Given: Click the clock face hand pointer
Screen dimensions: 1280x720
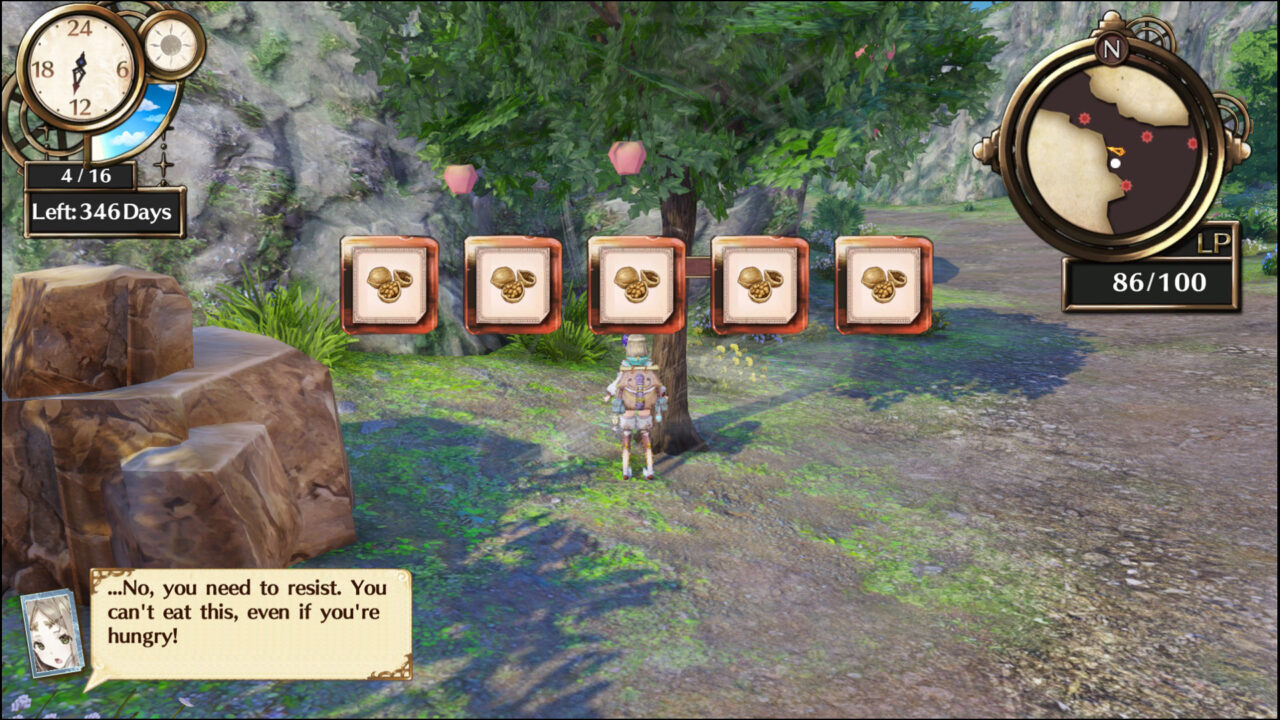Looking at the screenshot, I should click(x=80, y=68).
